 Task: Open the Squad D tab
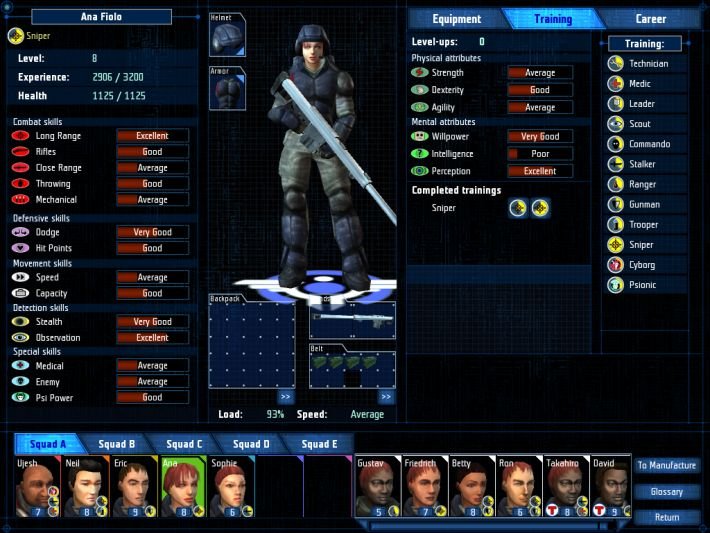click(x=251, y=444)
